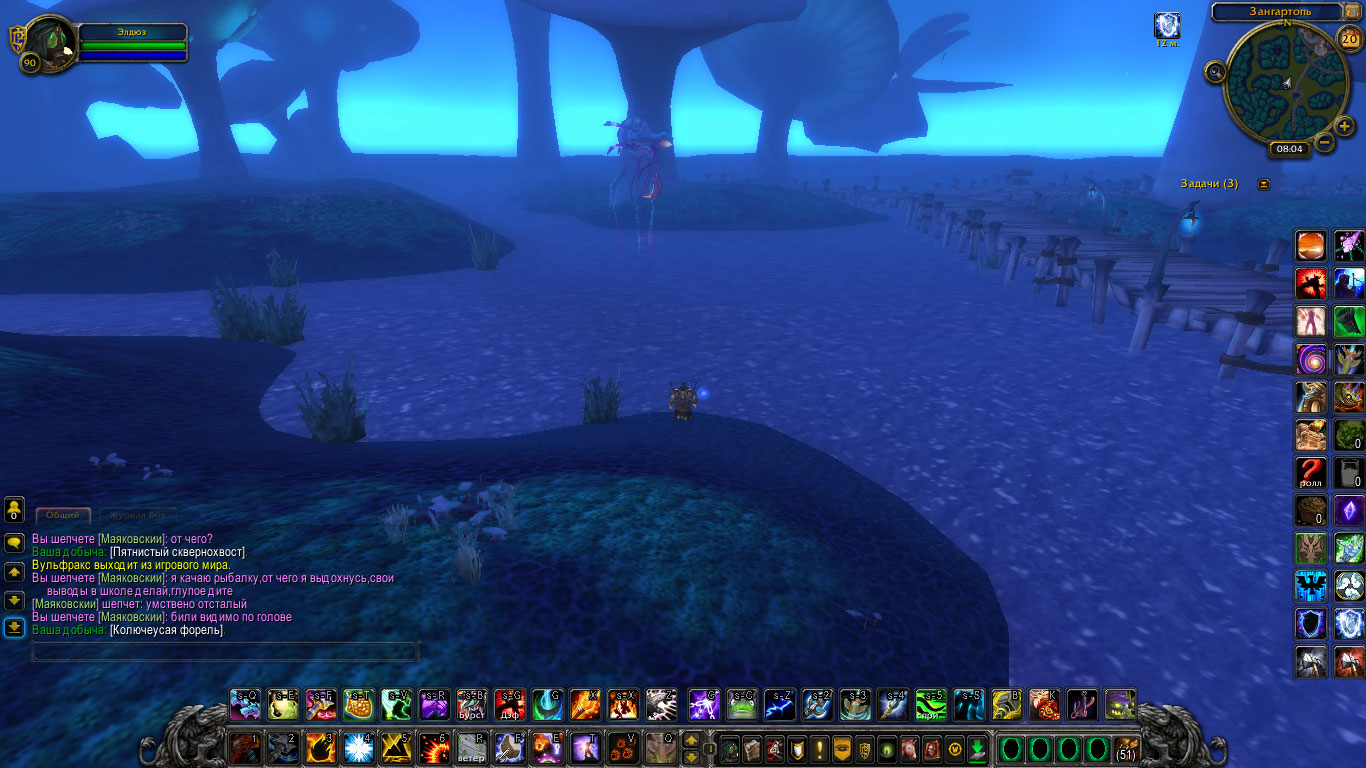Activate the white snowflake burst ability
Image resolution: width=1366 pixels, height=768 pixels.
358,747
